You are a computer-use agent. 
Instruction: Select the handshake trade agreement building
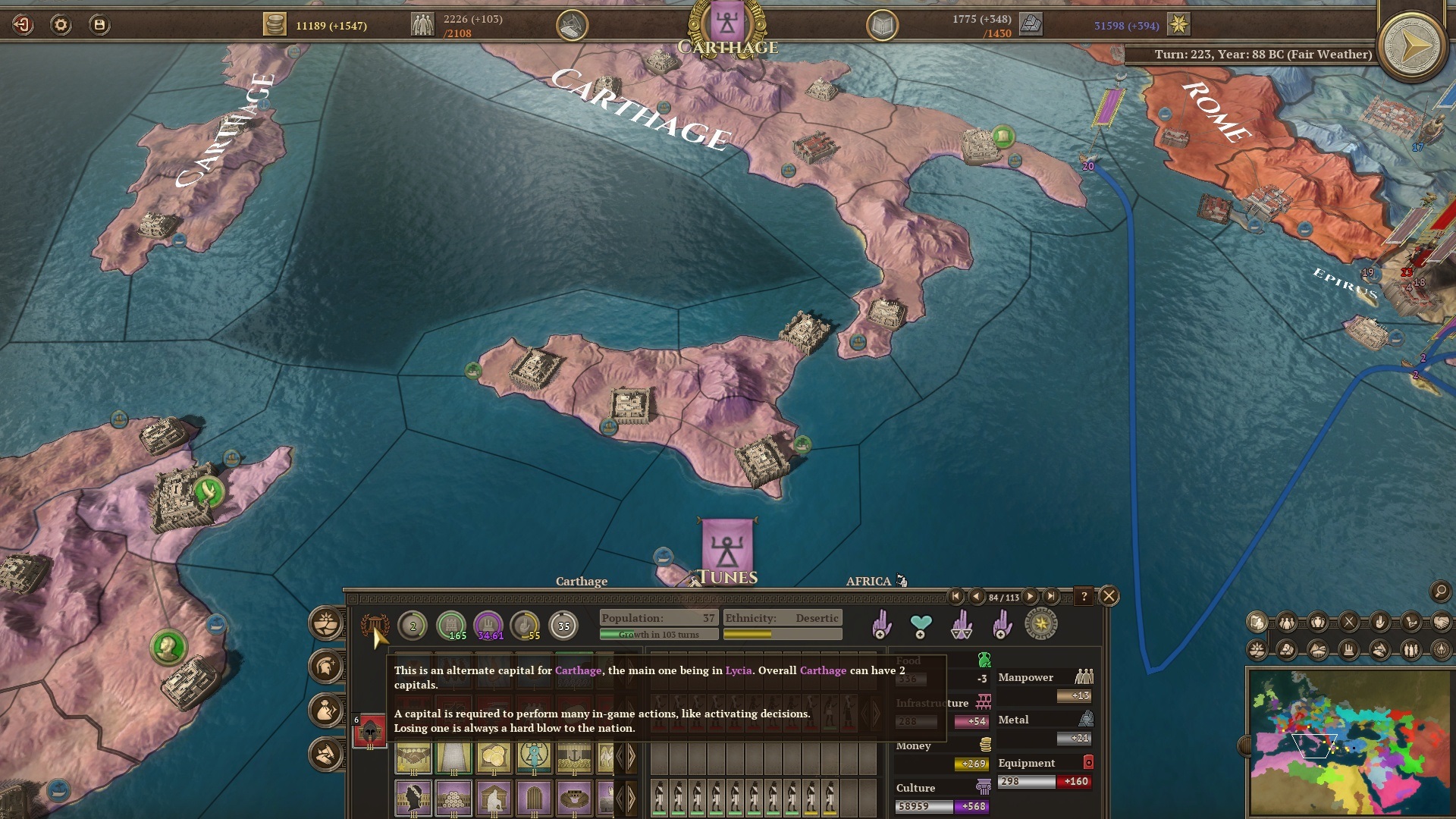tap(413, 757)
